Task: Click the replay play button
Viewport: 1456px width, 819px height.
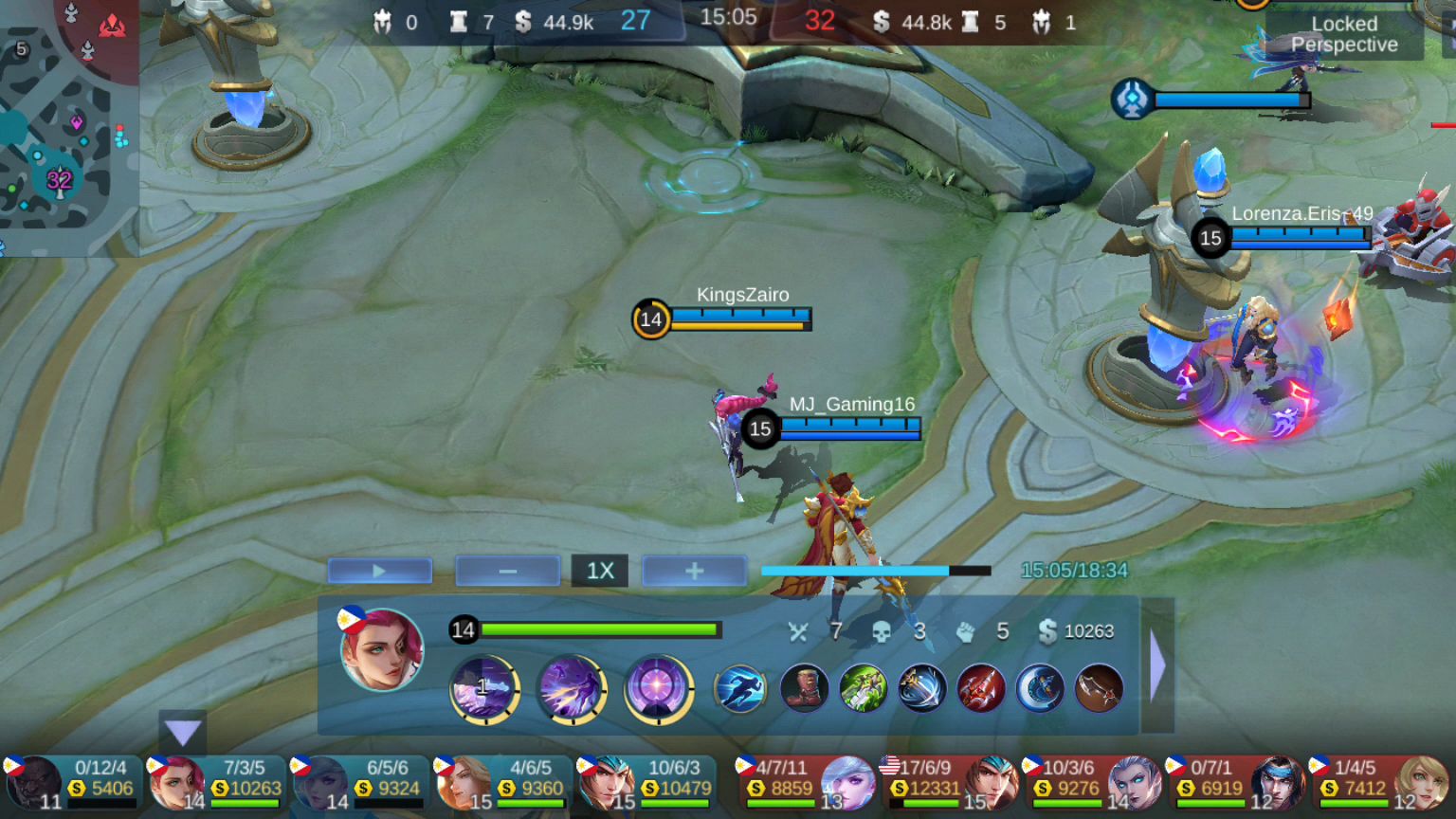Action: click(x=379, y=571)
